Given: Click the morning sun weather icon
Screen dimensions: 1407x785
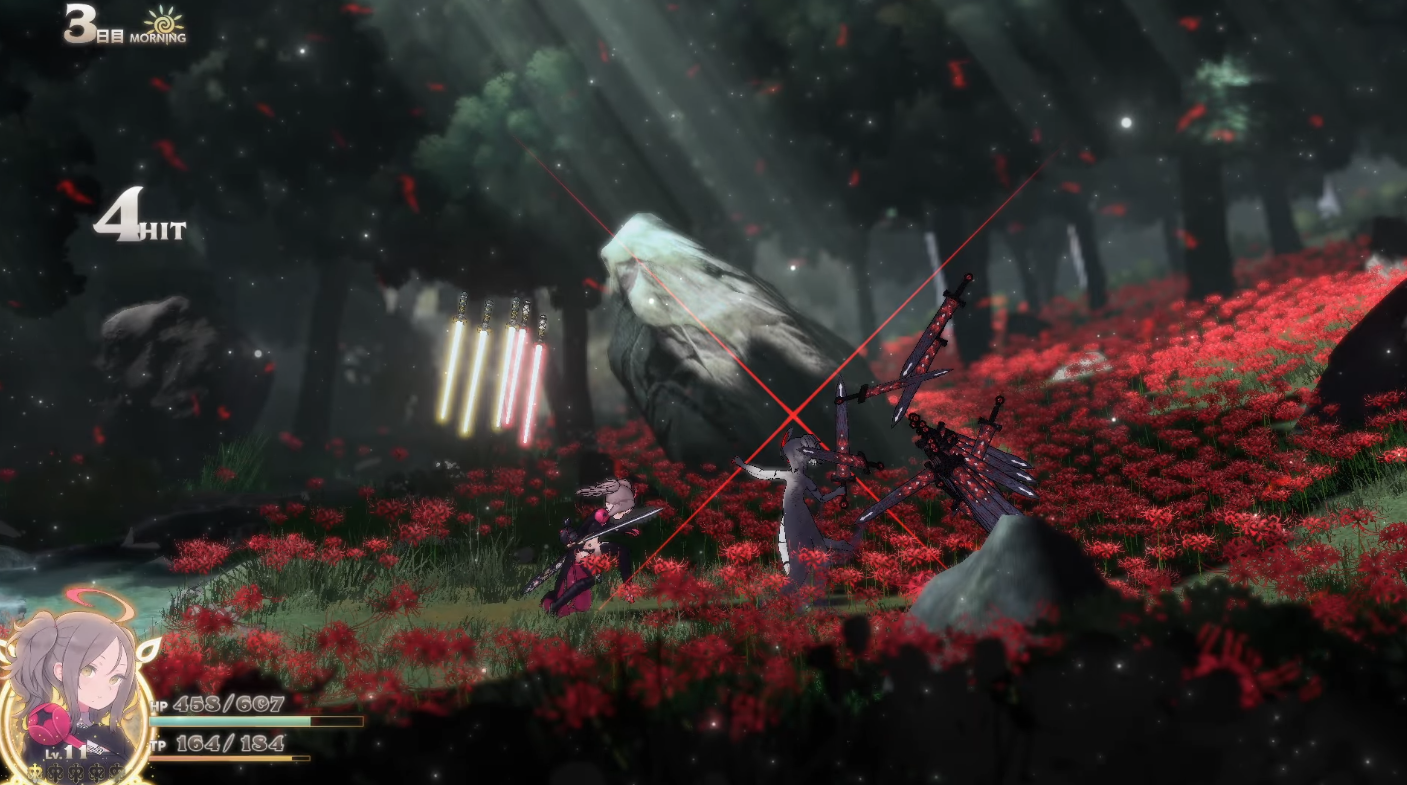Looking at the screenshot, I should point(162,22).
